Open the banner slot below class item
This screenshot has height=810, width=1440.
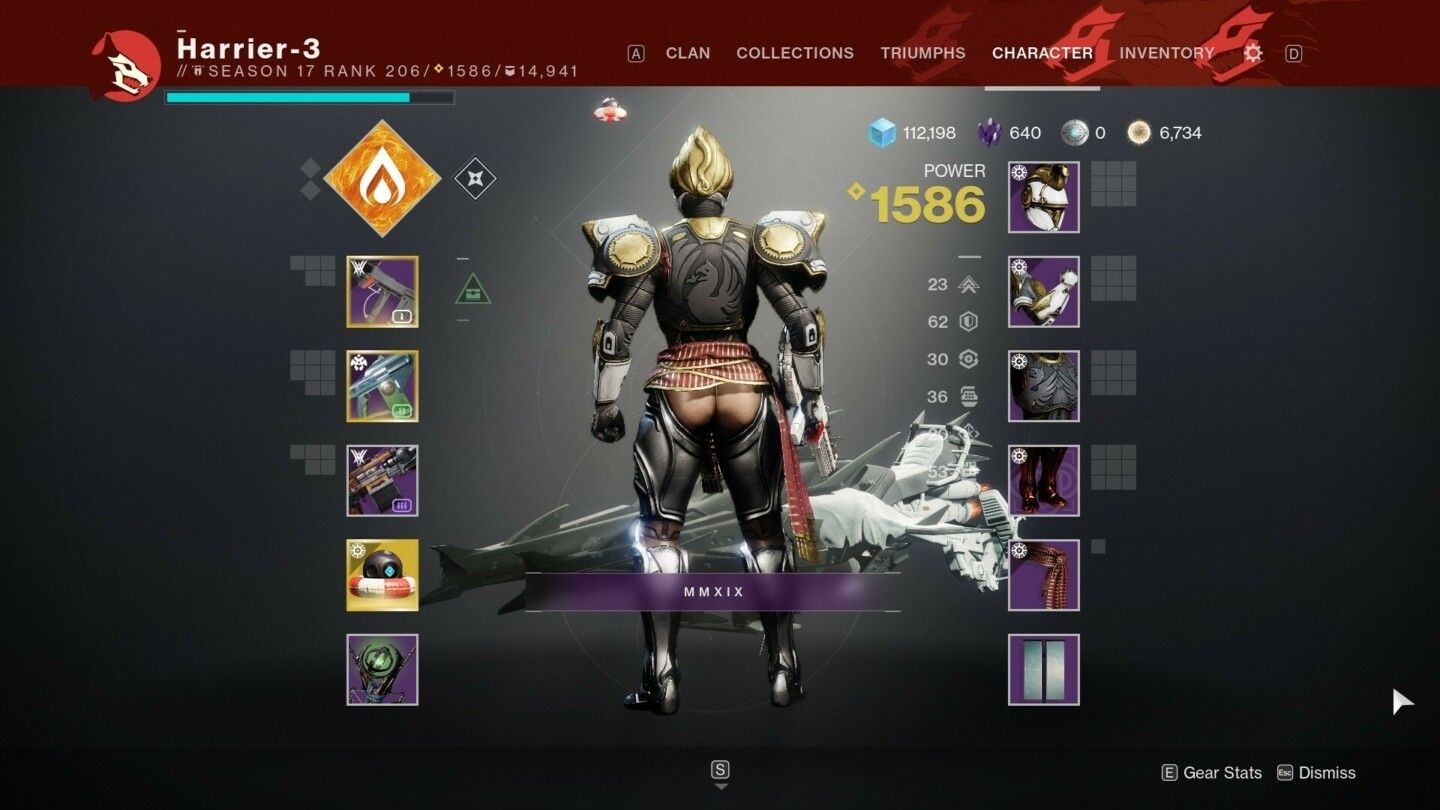tap(1044, 670)
